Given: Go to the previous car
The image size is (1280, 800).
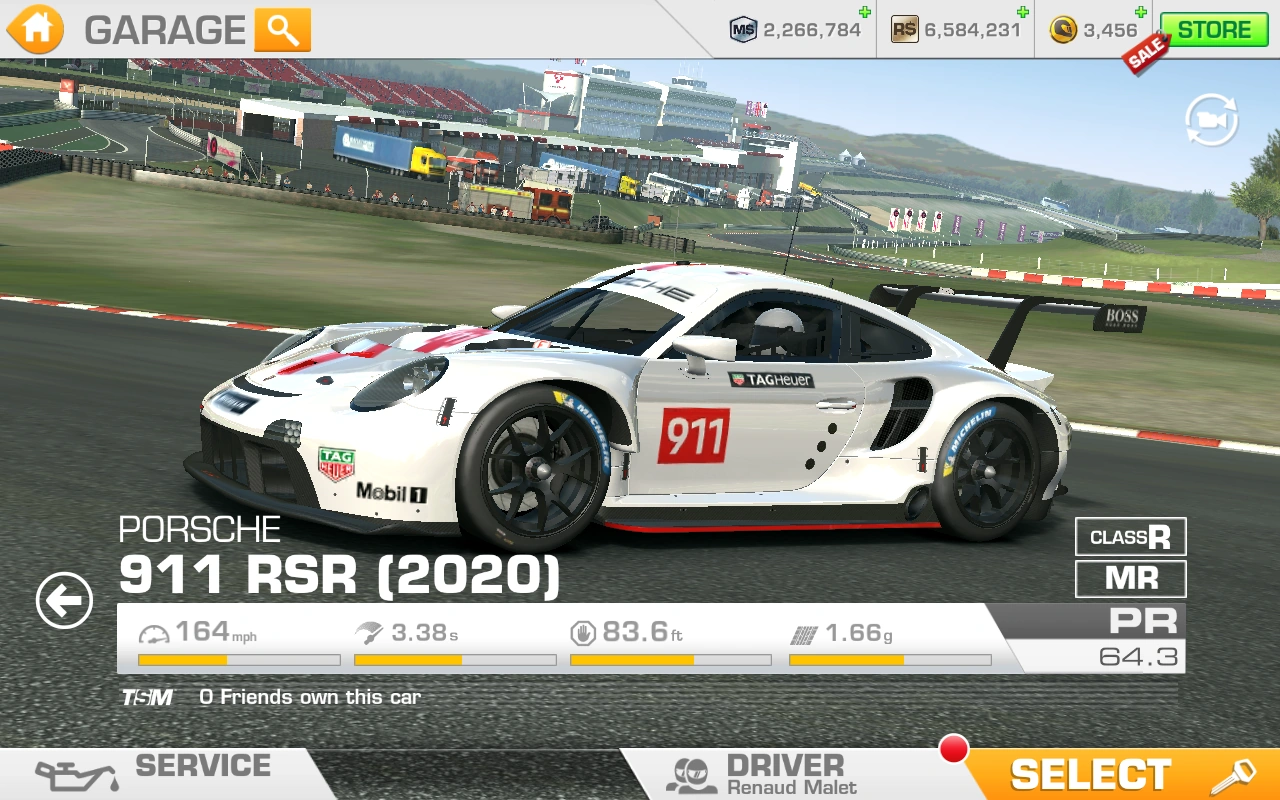Looking at the screenshot, I should click(64, 601).
